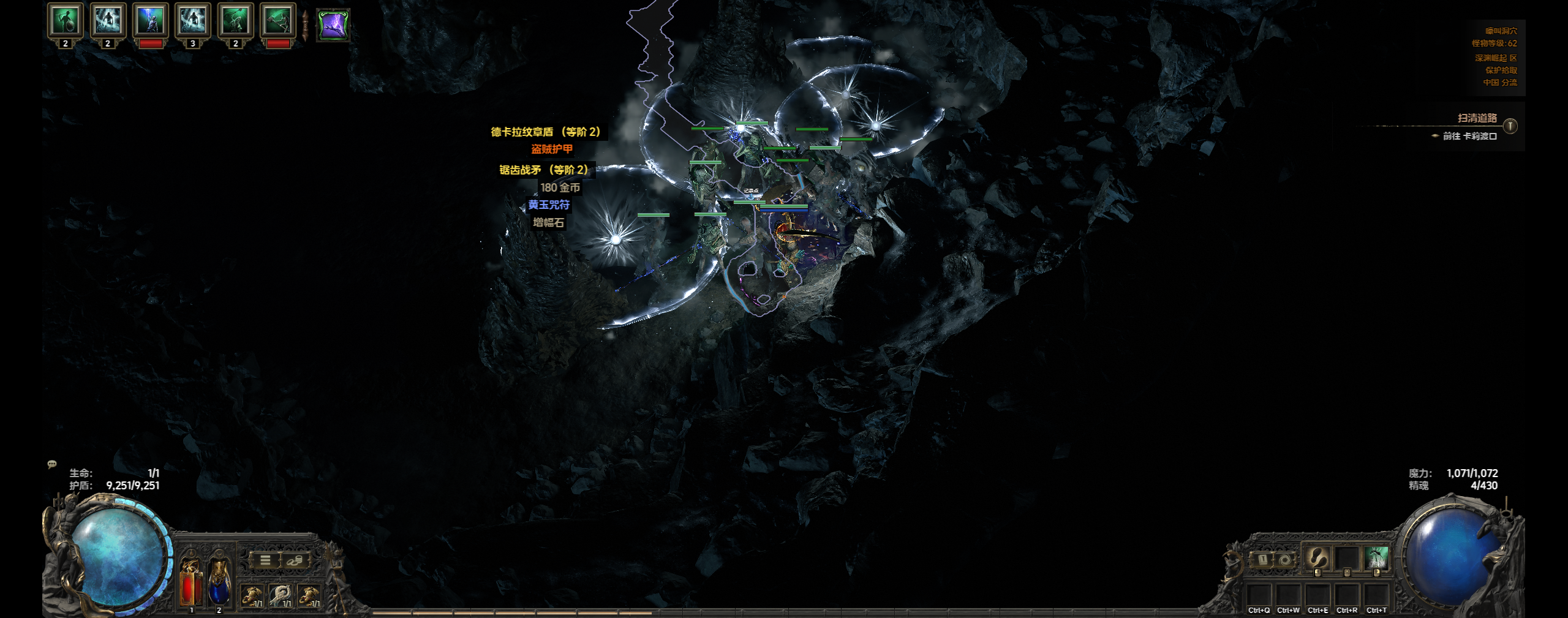
Task: Pick up the 德卡拉纹章盾 loot label
Action: 545,132
